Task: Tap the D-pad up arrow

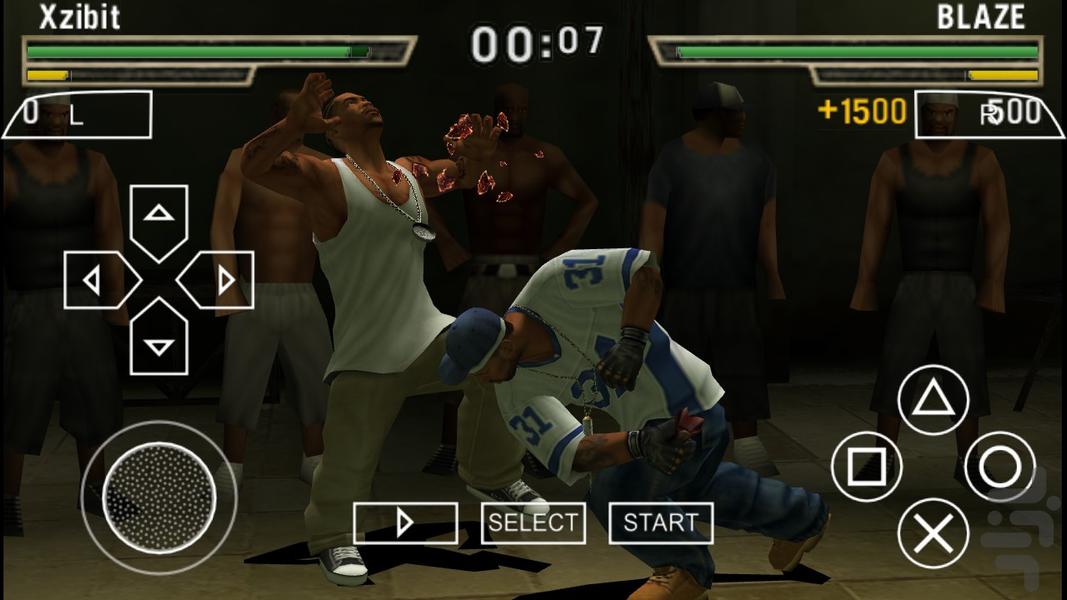Action: pyautogui.click(x=159, y=219)
